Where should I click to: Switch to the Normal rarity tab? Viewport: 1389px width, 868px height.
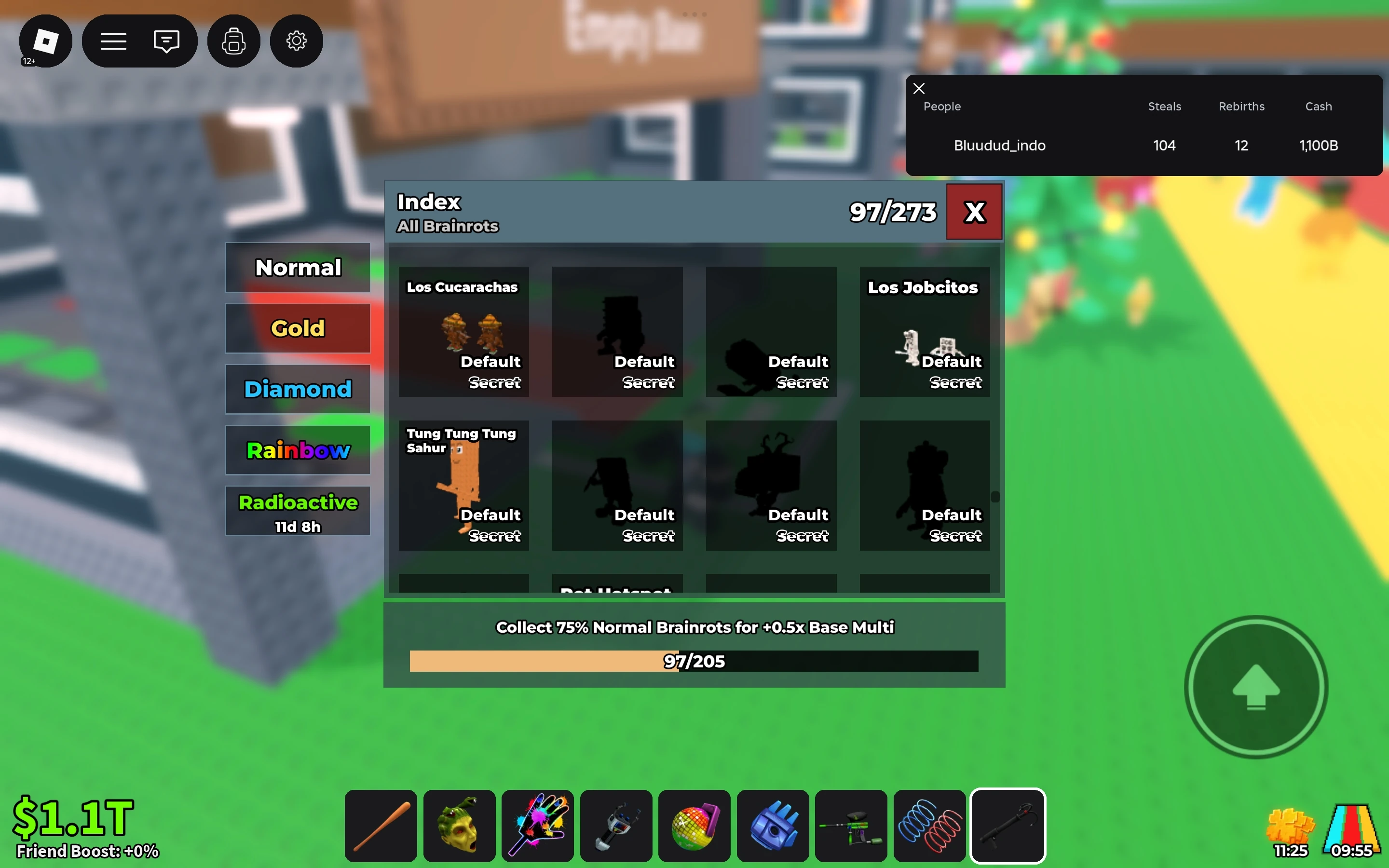297,267
